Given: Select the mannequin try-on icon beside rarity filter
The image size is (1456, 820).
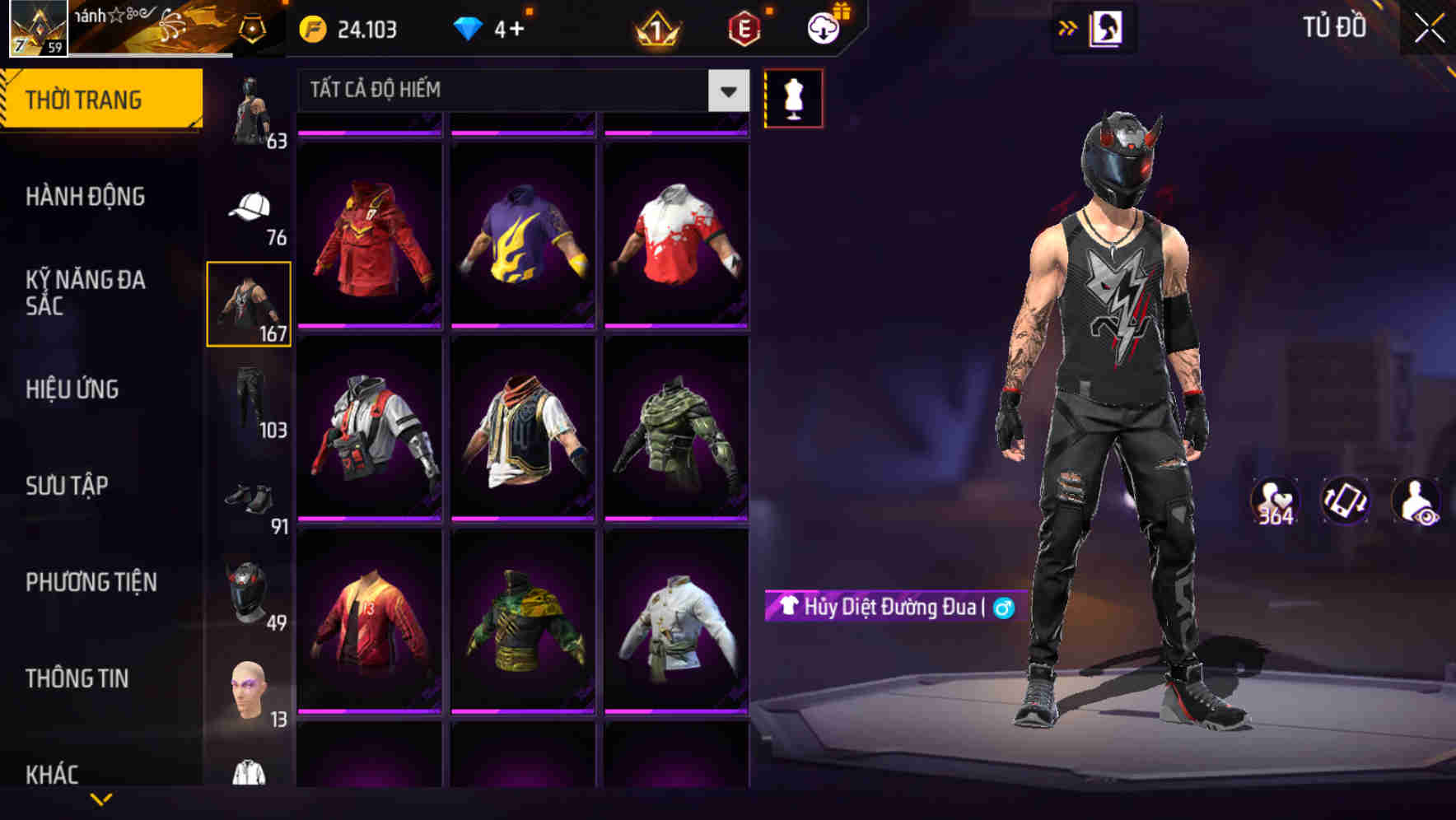Looking at the screenshot, I should coord(793,97).
